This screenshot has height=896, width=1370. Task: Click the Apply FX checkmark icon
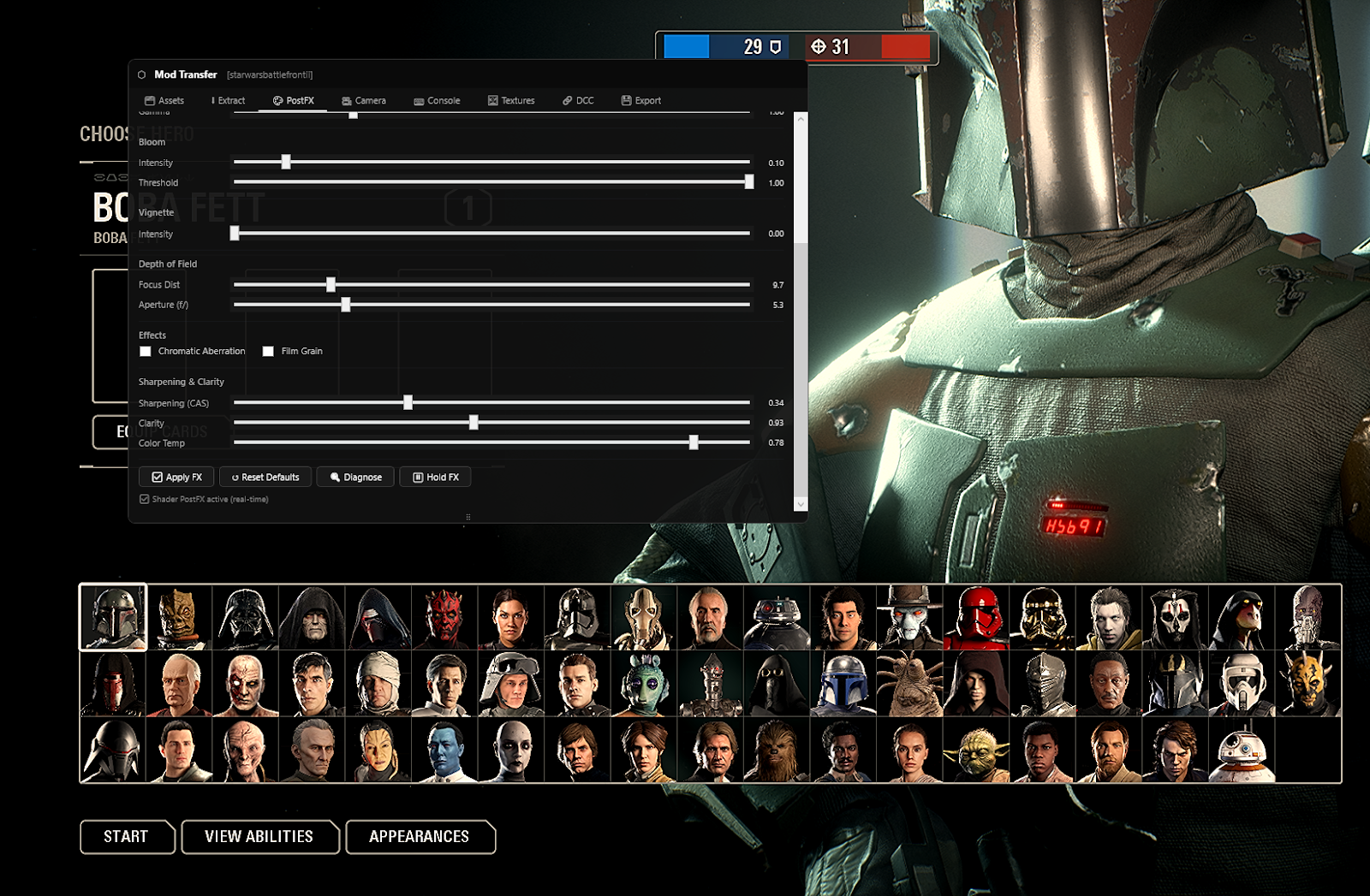157,477
